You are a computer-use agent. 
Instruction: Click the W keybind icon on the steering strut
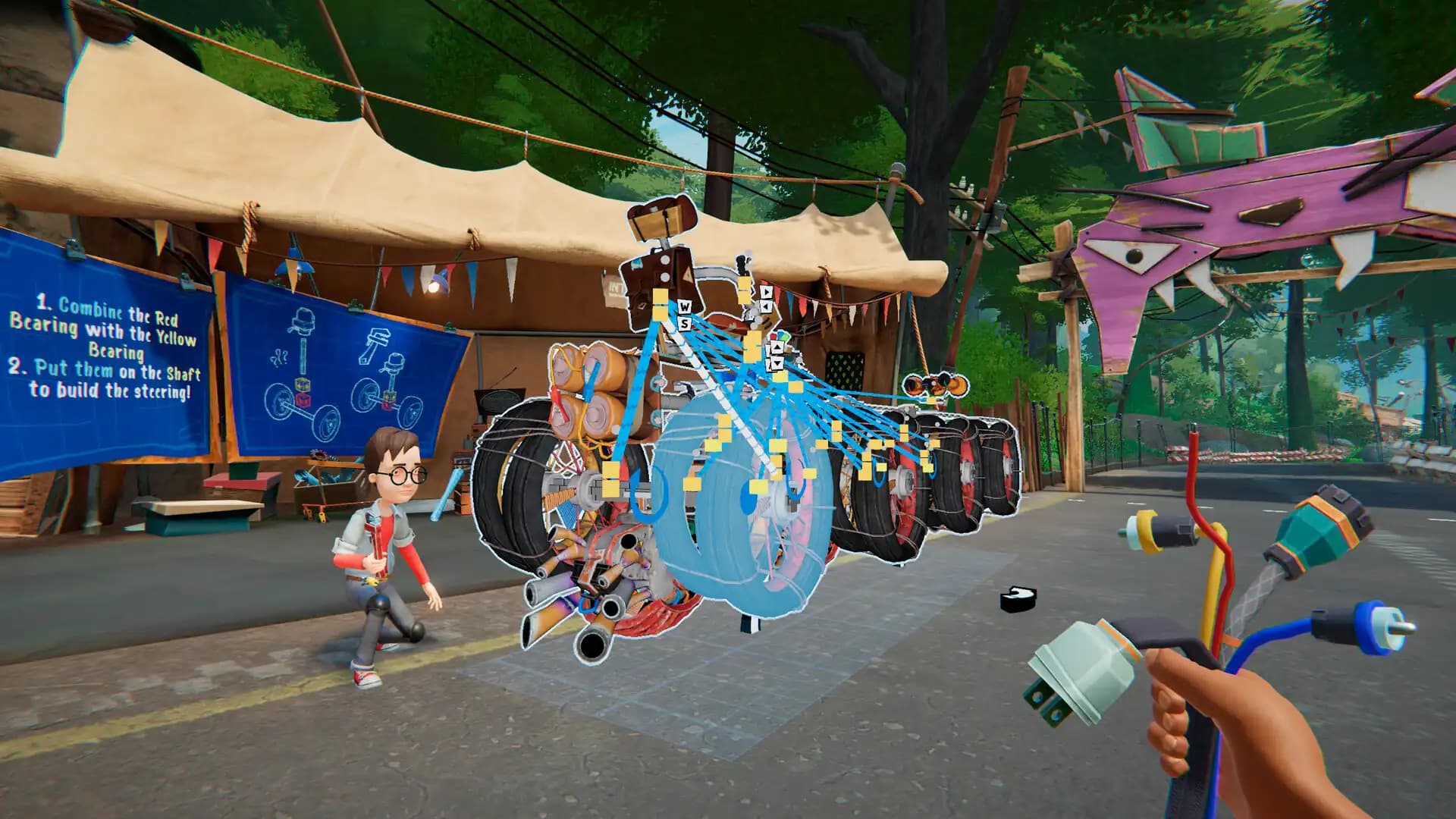click(686, 306)
